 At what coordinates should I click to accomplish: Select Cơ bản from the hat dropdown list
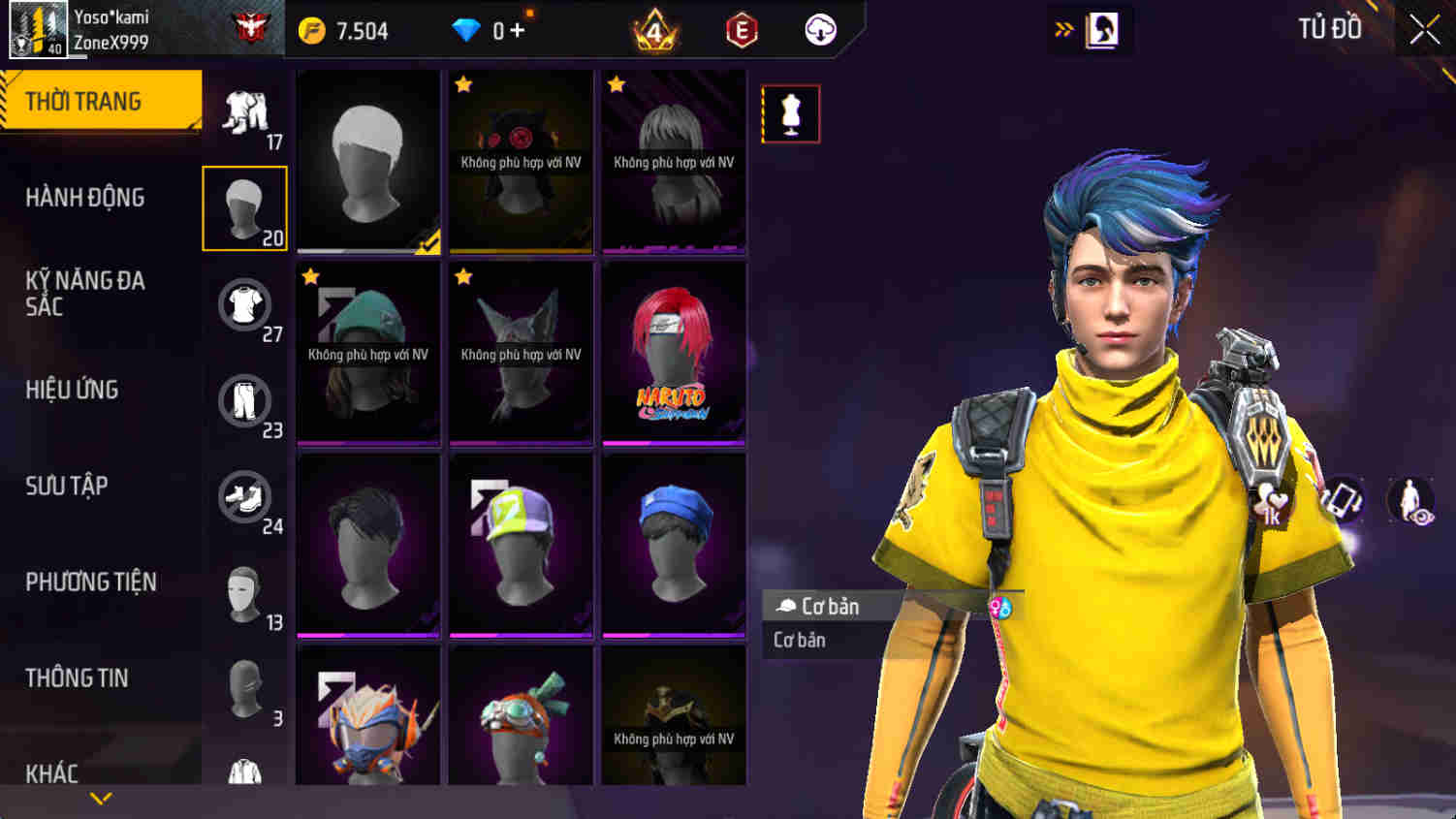point(798,640)
